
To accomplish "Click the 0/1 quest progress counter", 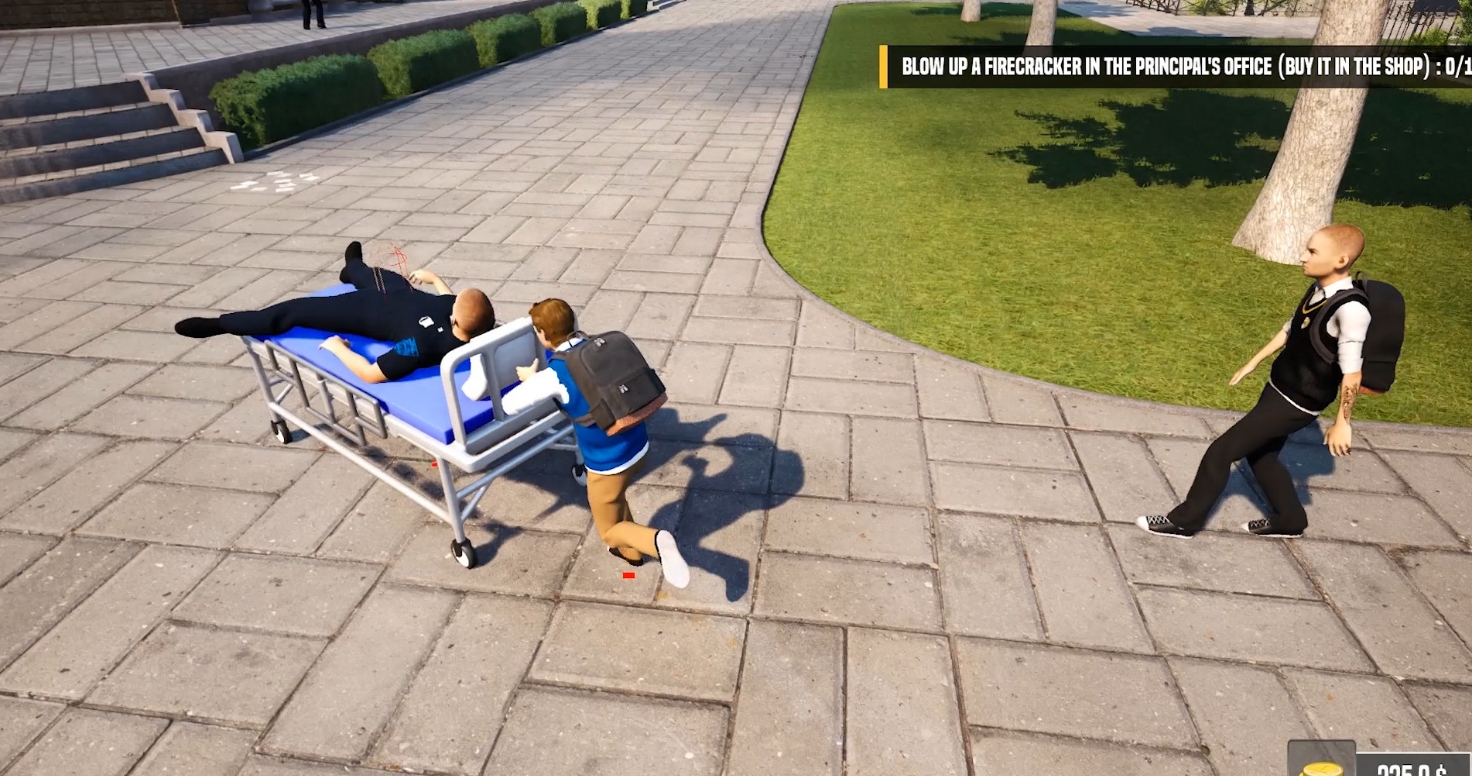I will [x=1458, y=67].
